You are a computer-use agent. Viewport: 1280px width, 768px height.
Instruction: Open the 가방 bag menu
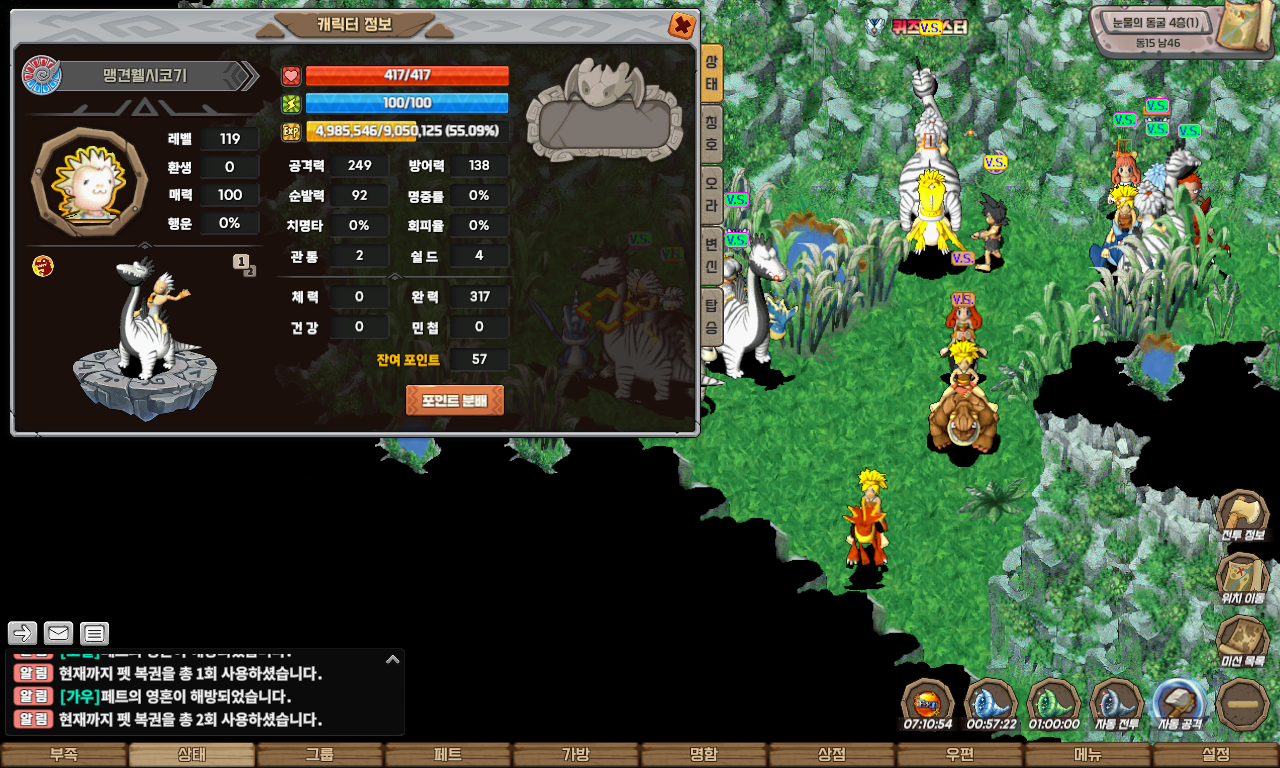pyautogui.click(x=576, y=755)
